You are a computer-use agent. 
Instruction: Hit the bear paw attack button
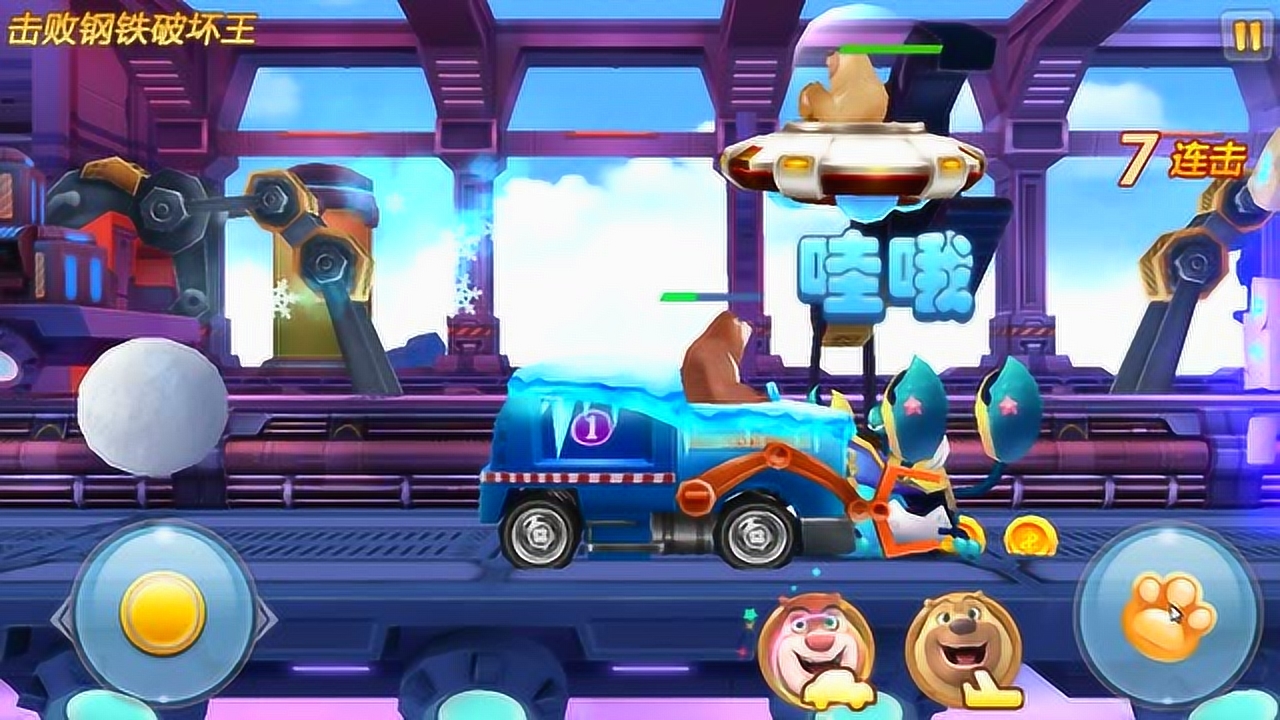[x=1167, y=614]
